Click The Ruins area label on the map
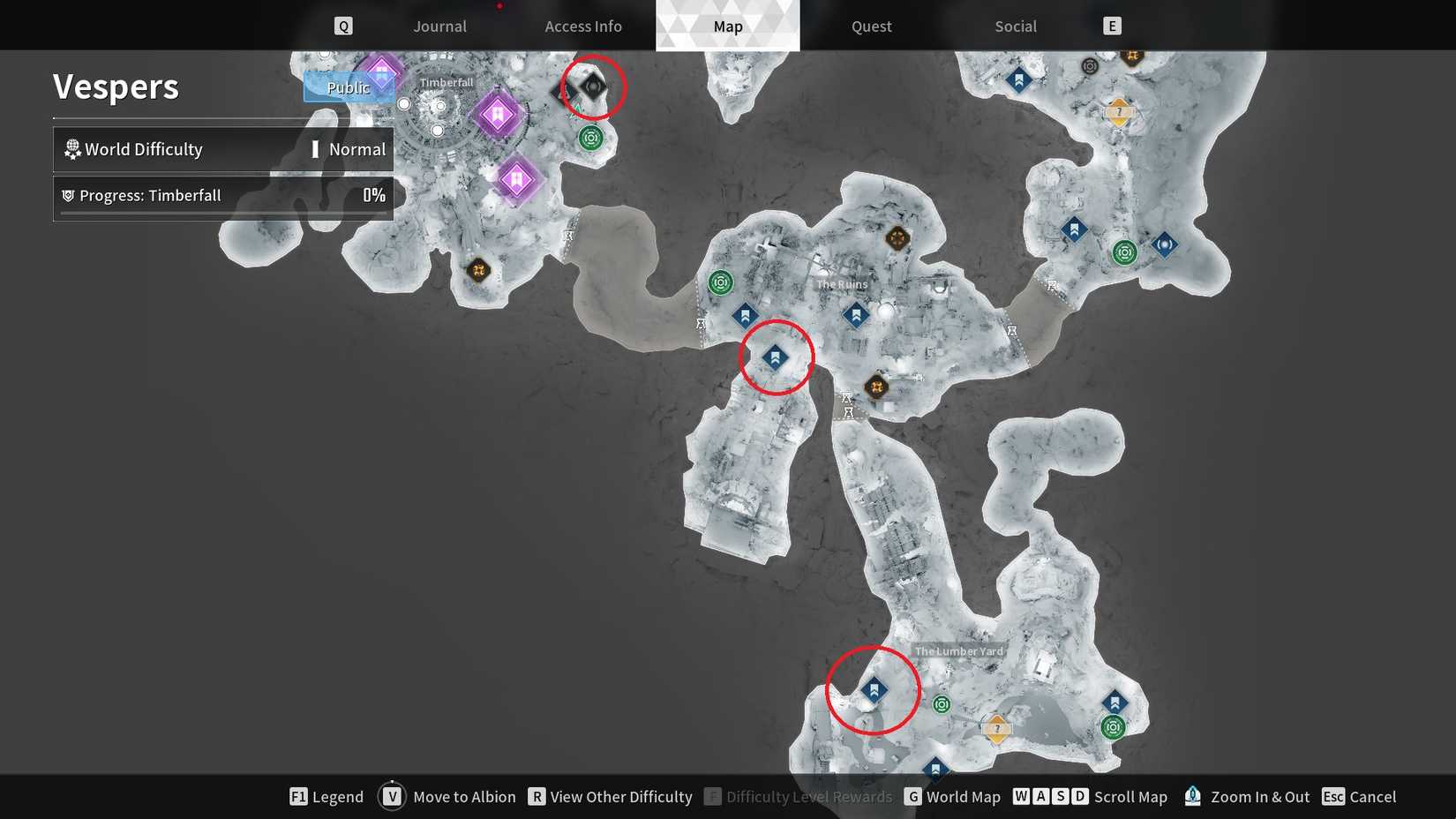The width and height of the screenshot is (1456, 819). click(x=842, y=283)
